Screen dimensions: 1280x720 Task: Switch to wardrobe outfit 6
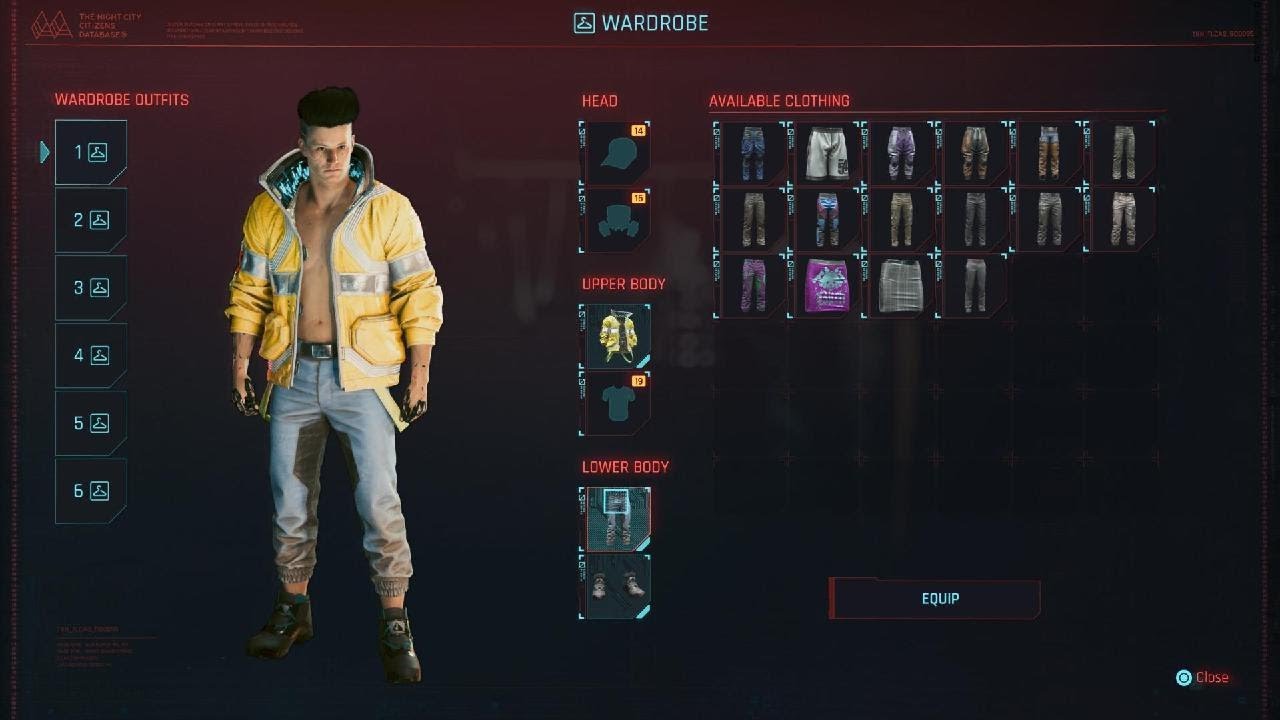pyautogui.click(x=91, y=491)
